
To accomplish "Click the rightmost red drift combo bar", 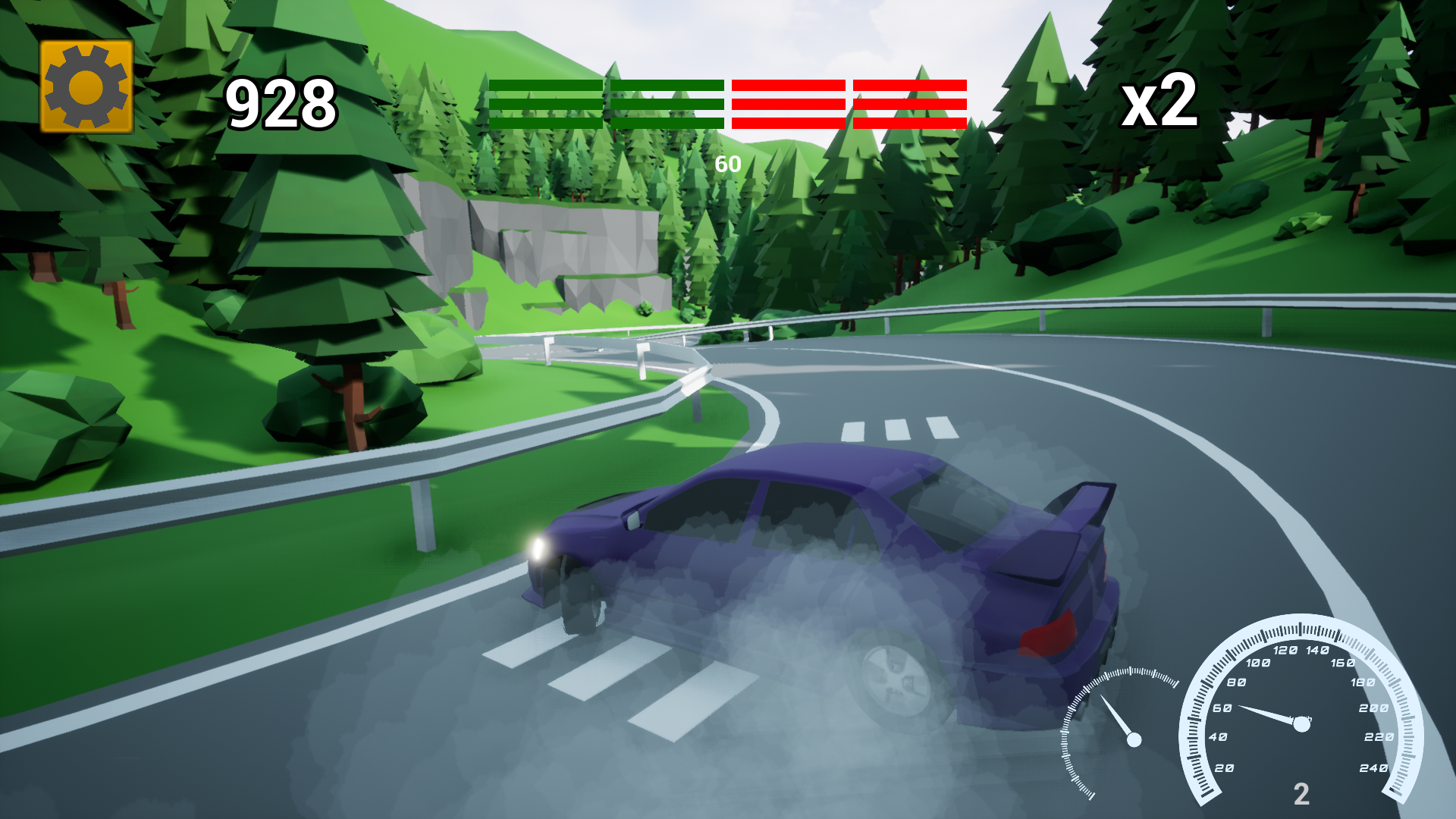I will 908,104.
